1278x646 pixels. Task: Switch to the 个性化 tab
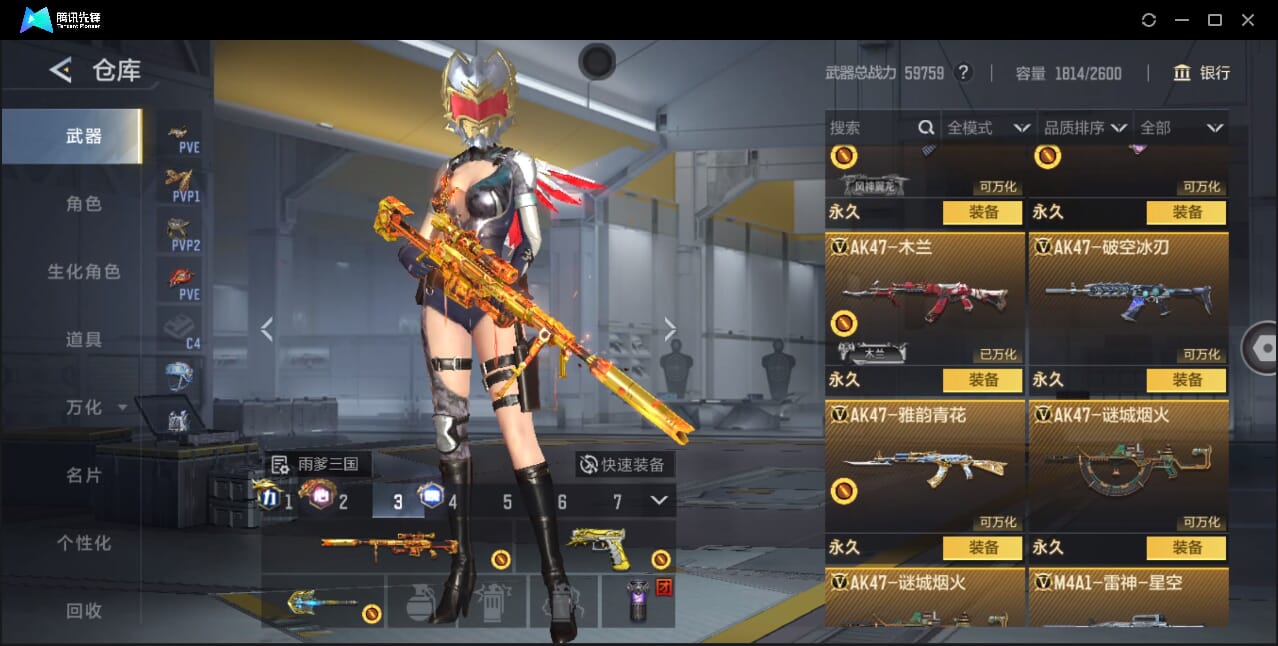pyautogui.click(x=84, y=543)
